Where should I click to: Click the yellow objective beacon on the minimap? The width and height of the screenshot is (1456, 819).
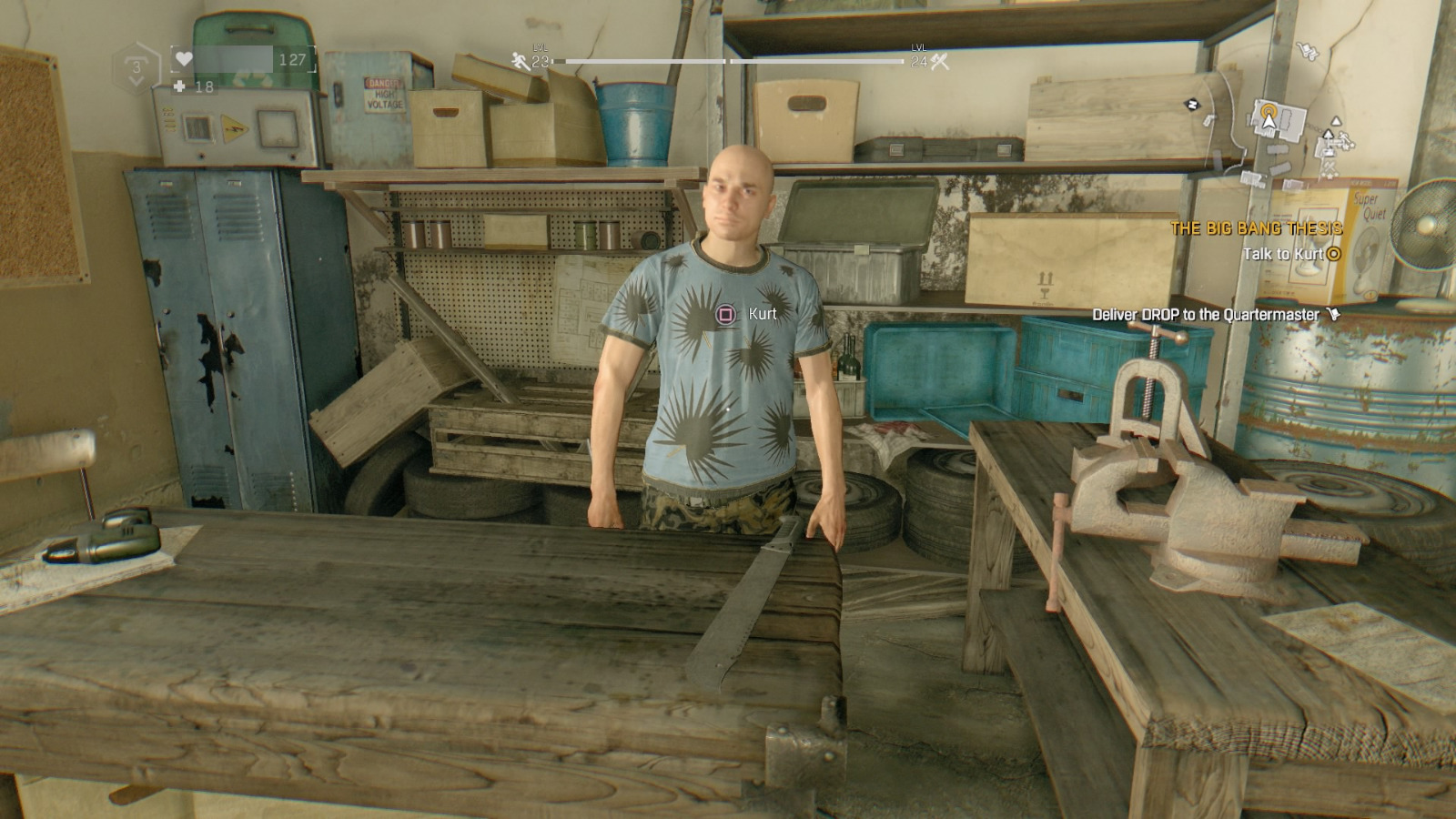1269,110
